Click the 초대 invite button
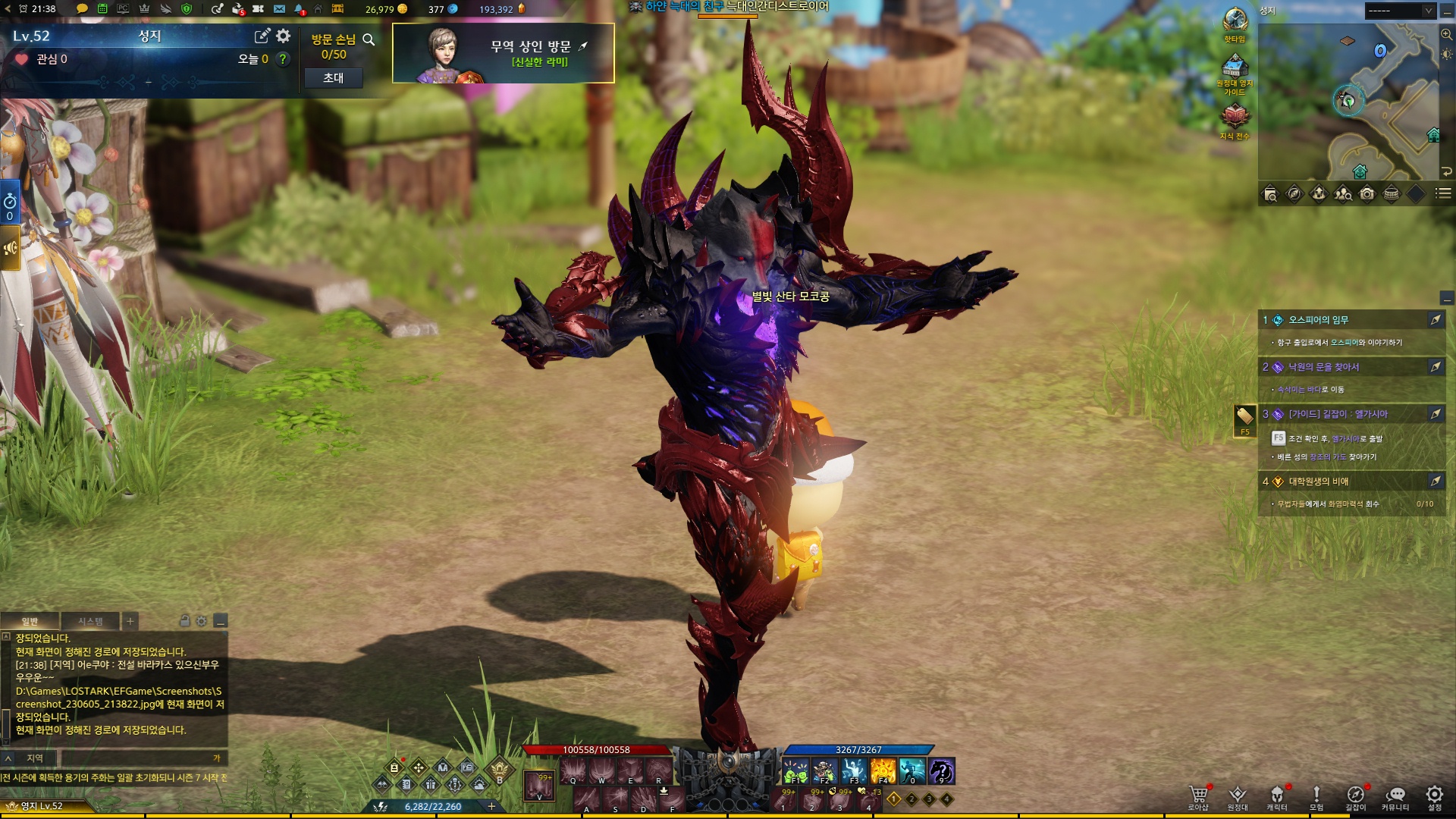 coord(333,78)
